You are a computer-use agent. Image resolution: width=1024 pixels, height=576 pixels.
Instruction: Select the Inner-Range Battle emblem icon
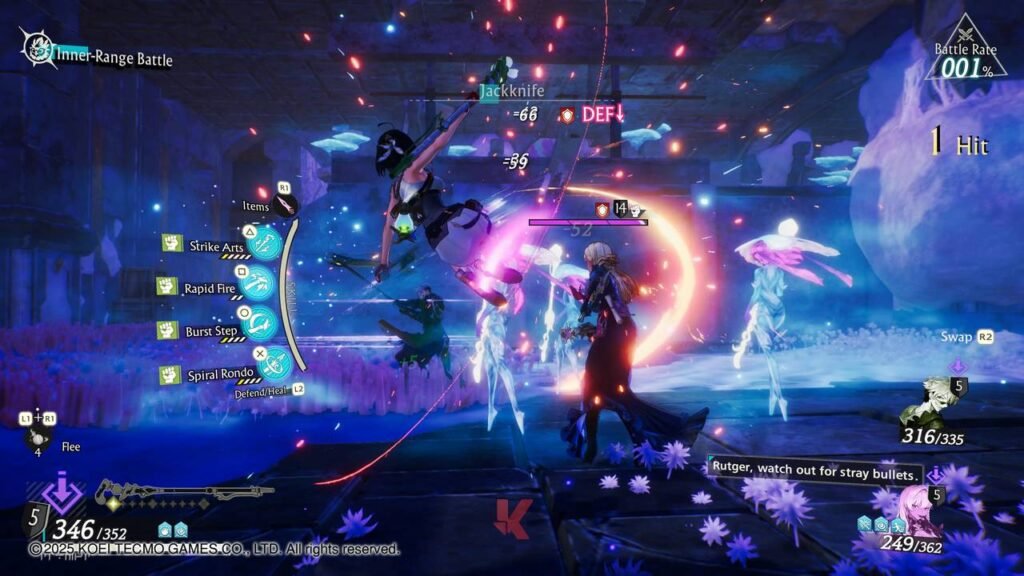pyautogui.click(x=38, y=47)
